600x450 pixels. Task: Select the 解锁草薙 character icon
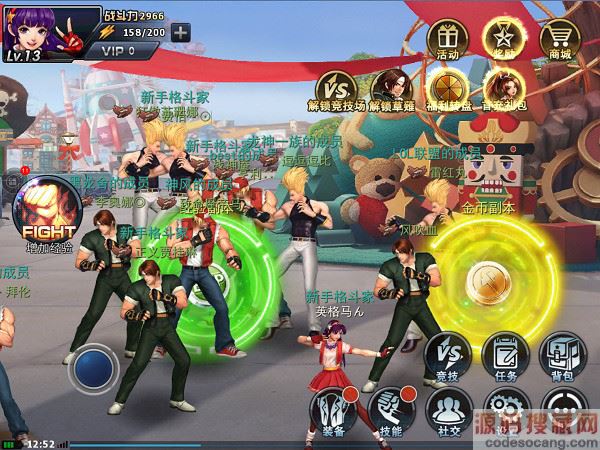tap(392, 86)
